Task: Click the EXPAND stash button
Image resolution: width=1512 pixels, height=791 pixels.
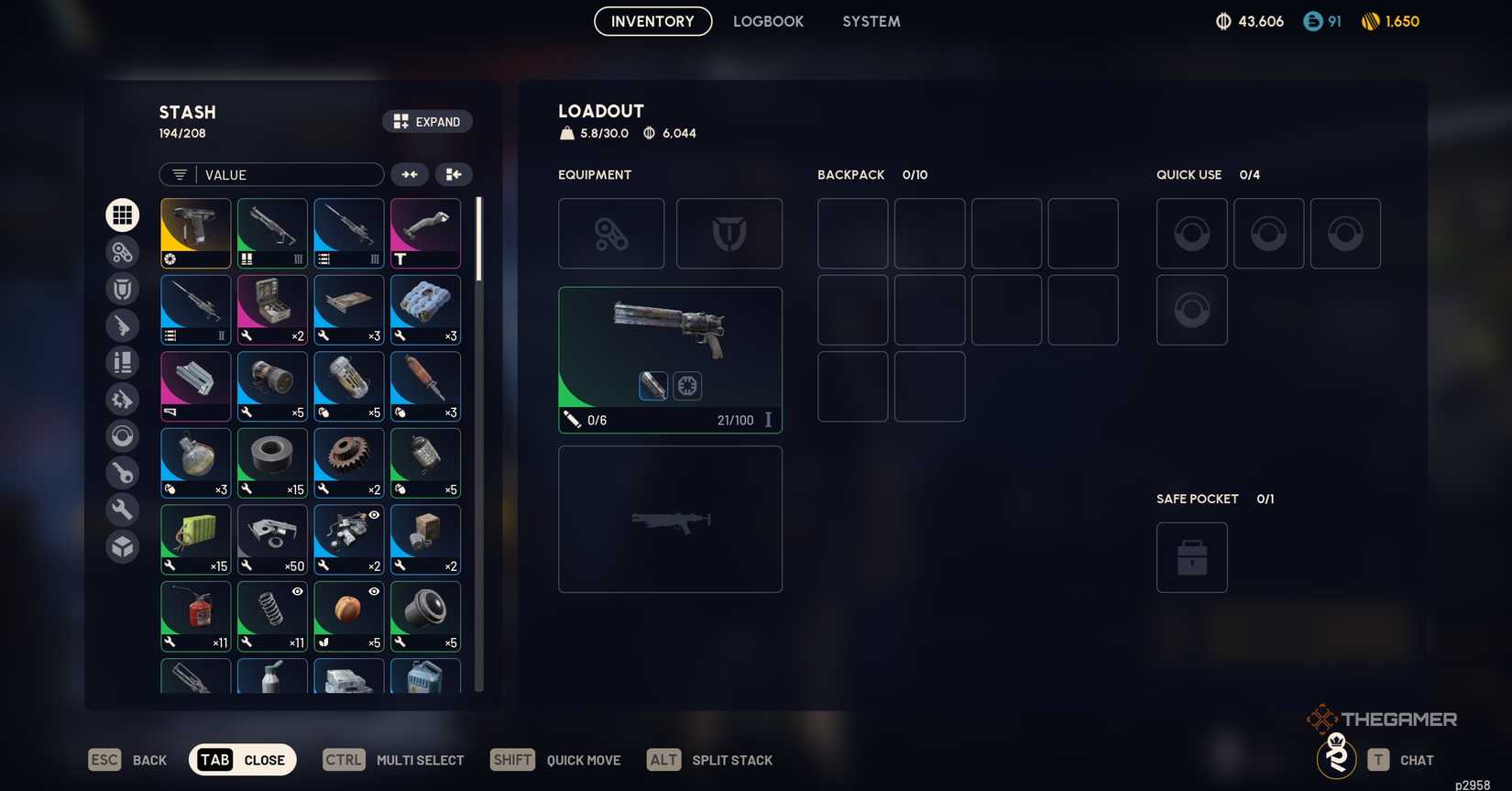Action: tap(427, 121)
